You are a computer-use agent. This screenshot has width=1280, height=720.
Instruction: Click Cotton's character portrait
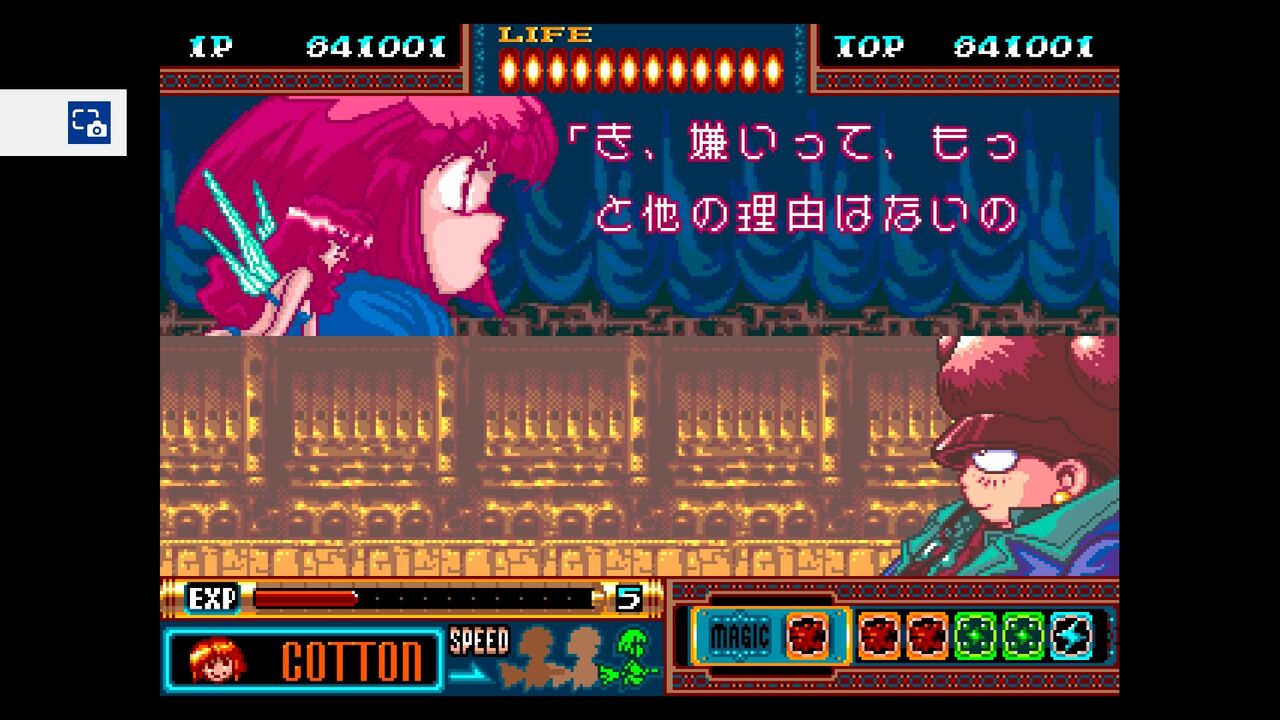coord(217,661)
